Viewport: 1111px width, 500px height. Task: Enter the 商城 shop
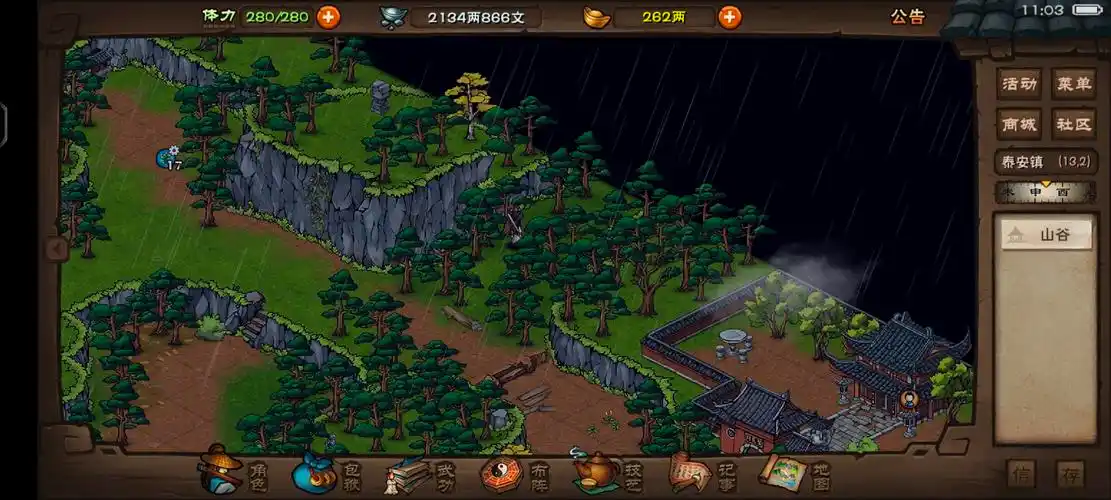(1019, 124)
